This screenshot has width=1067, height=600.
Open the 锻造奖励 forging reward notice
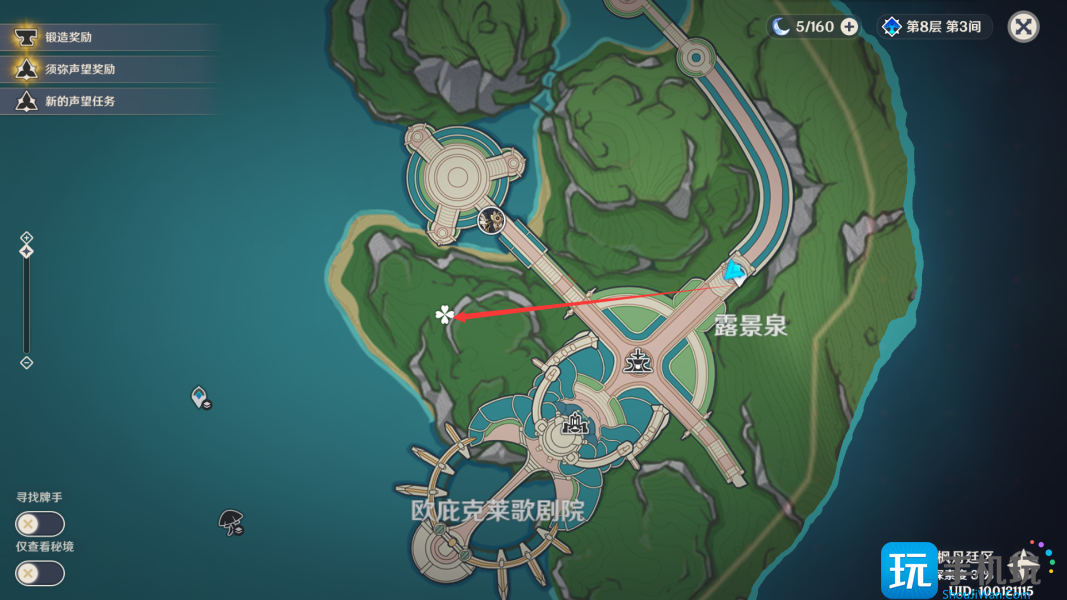coord(68,37)
